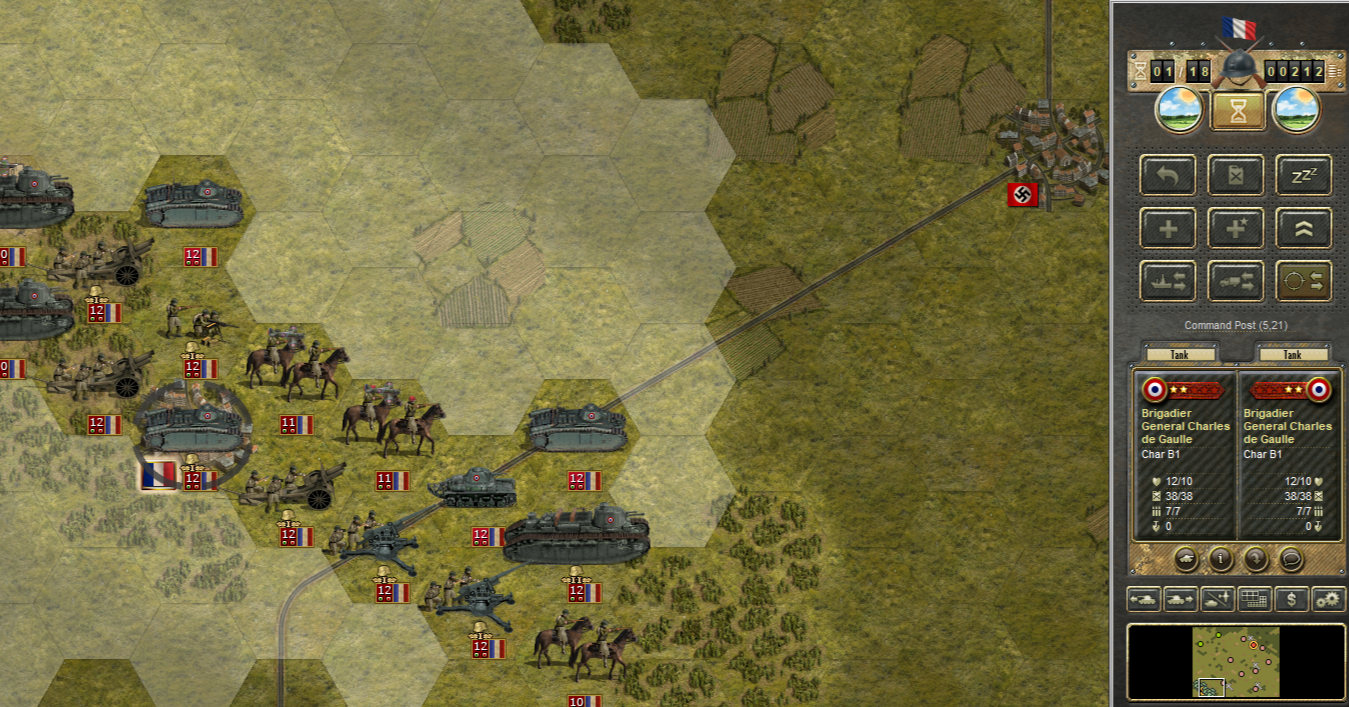Screen dimensions: 1349x707
Task: Click the round tank icon button
Action: [x=1186, y=559]
